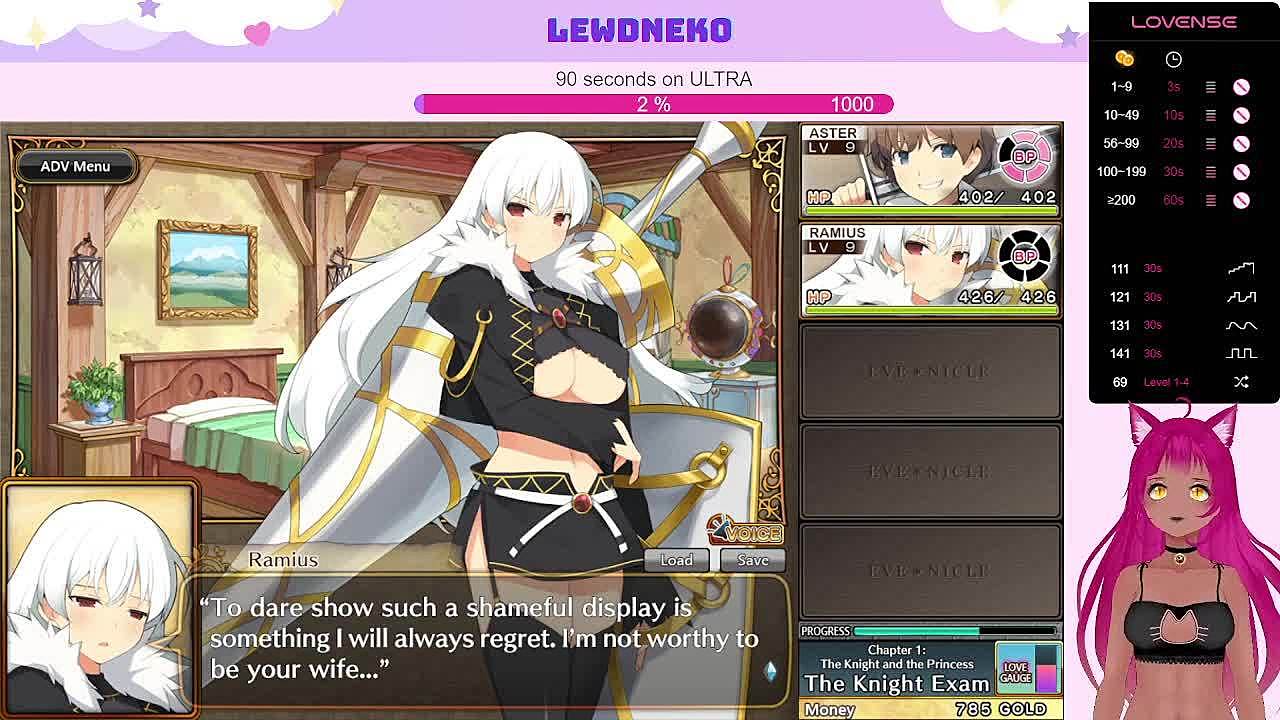Advance dialogue with the blue crystal indicator
The height and width of the screenshot is (720, 1280).
(x=770, y=671)
